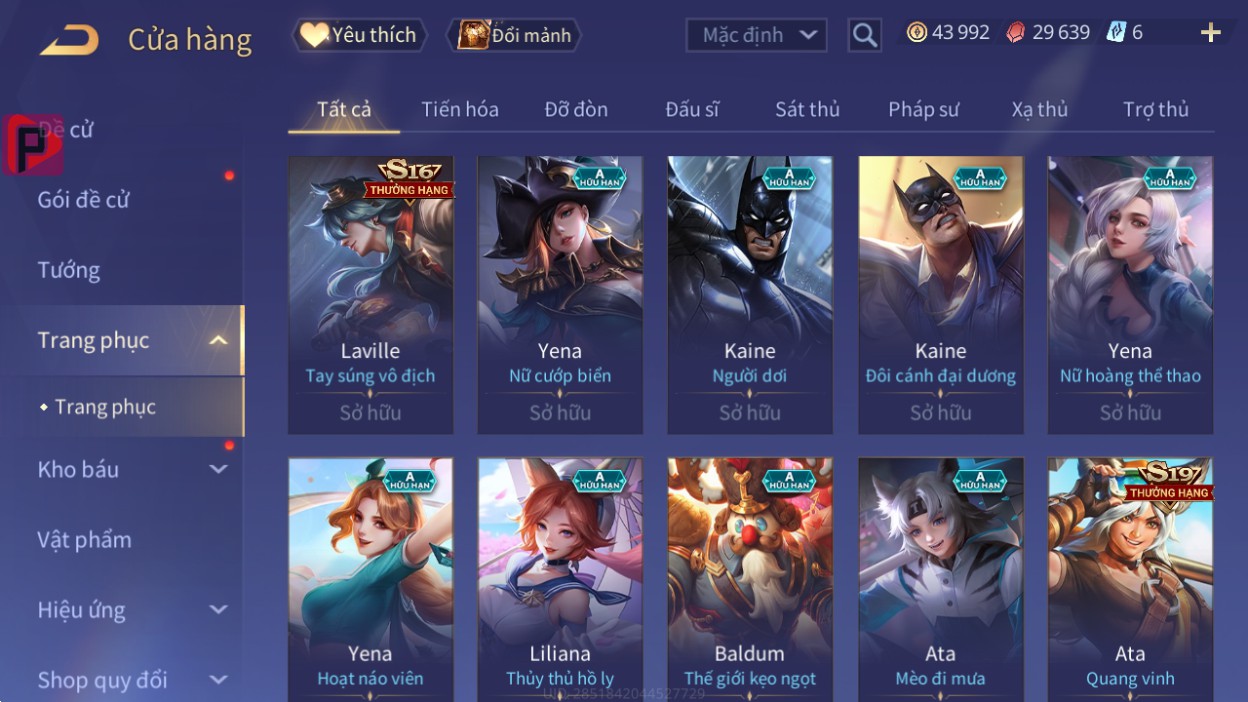Open the Trợ thủ tab
Image resolution: width=1248 pixels, height=702 pixels.
(x=1155, y=109)
